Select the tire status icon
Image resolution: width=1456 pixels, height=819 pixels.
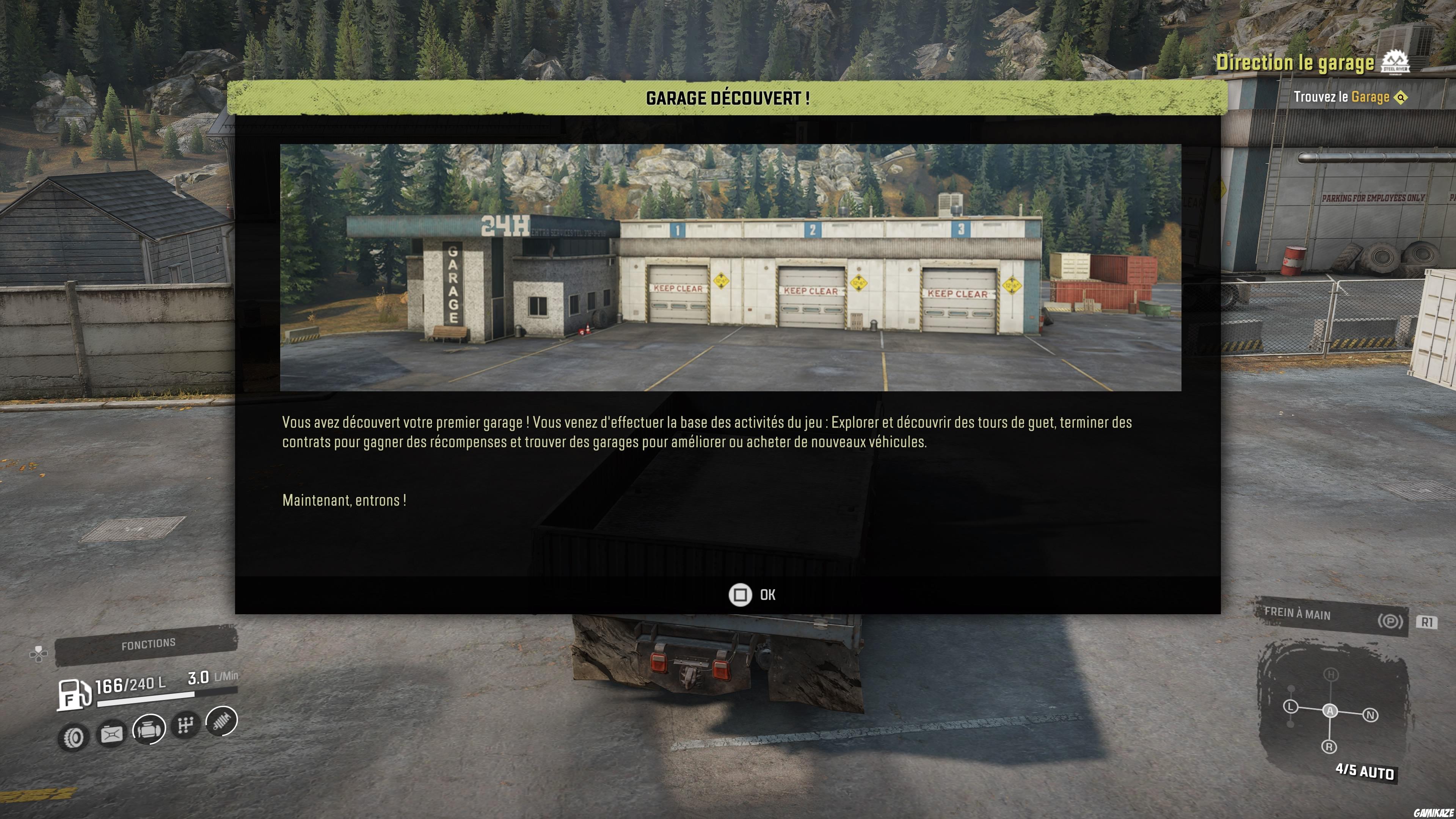(x=74, y=737)
